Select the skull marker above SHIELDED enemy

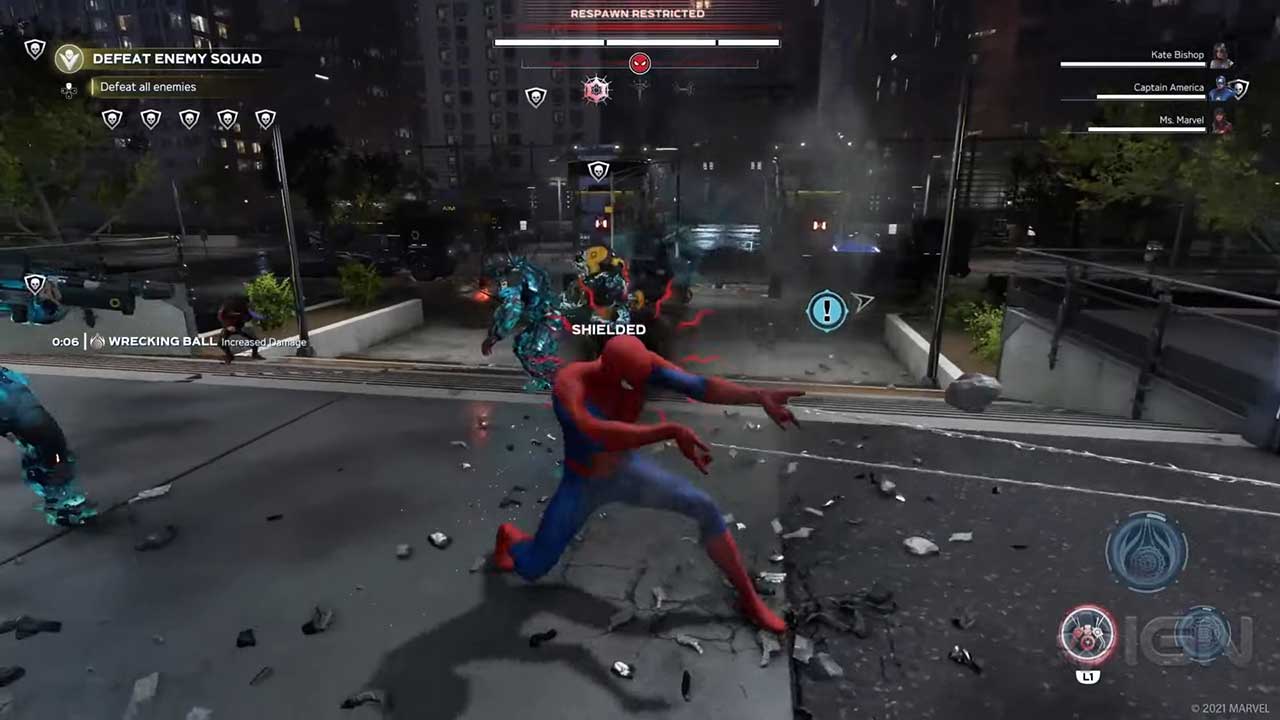[x=598, y=171]
